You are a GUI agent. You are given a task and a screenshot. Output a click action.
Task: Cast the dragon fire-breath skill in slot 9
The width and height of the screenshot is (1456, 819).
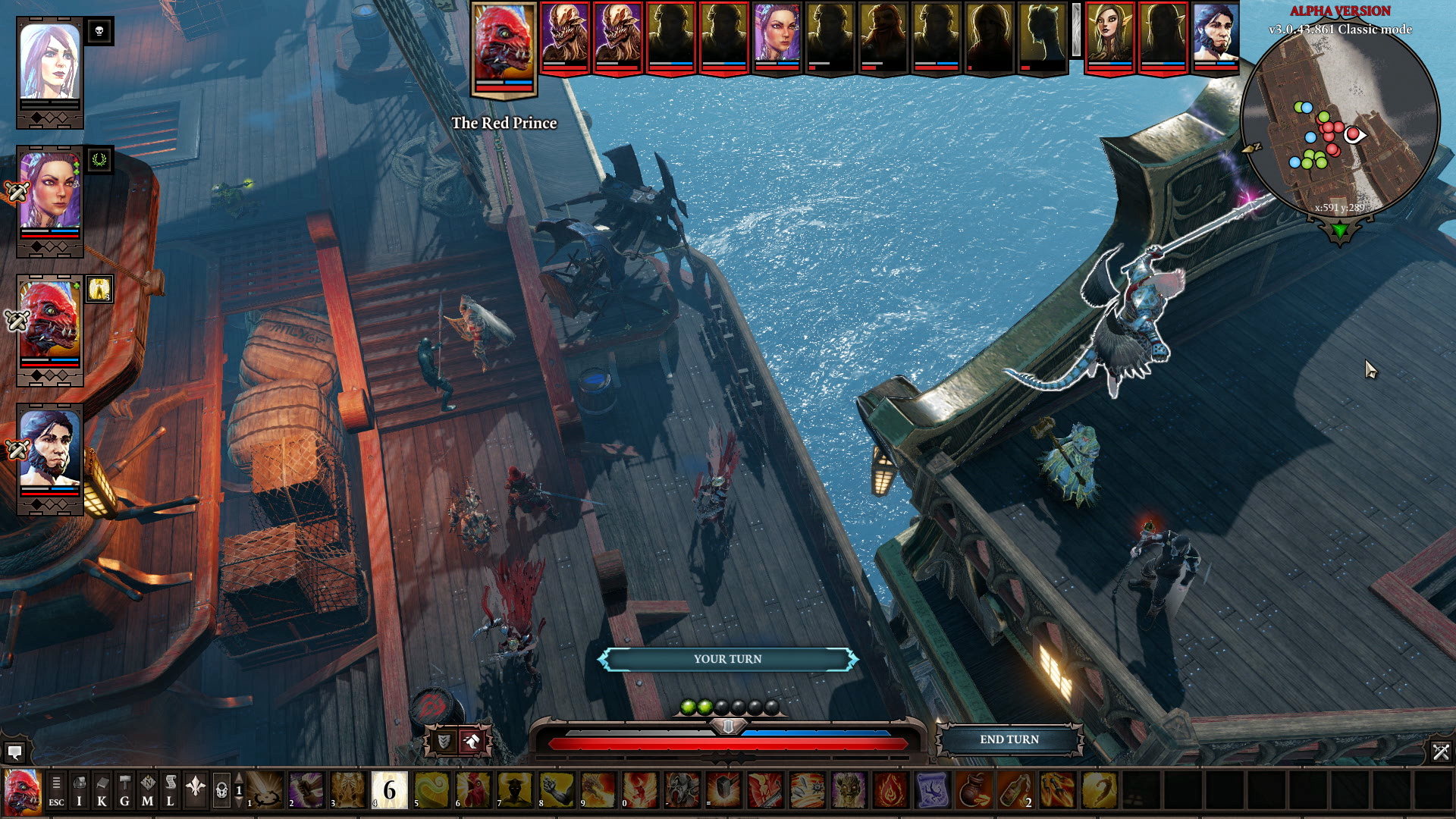pos(598,791)
